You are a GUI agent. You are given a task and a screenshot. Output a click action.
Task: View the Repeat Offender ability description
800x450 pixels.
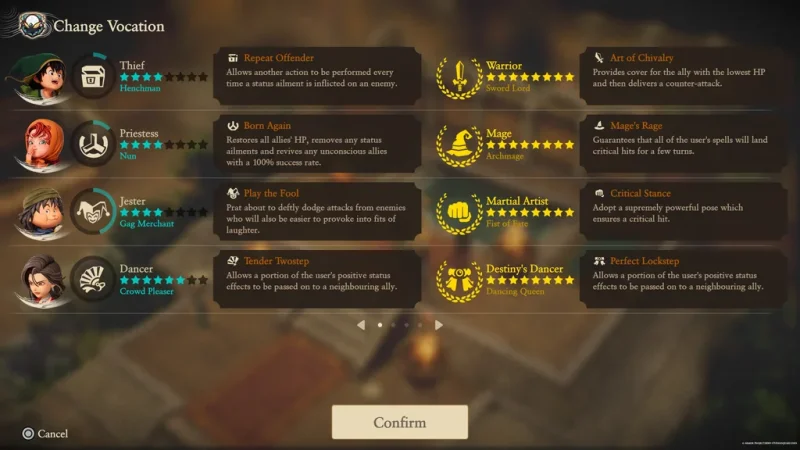point(316,75)
